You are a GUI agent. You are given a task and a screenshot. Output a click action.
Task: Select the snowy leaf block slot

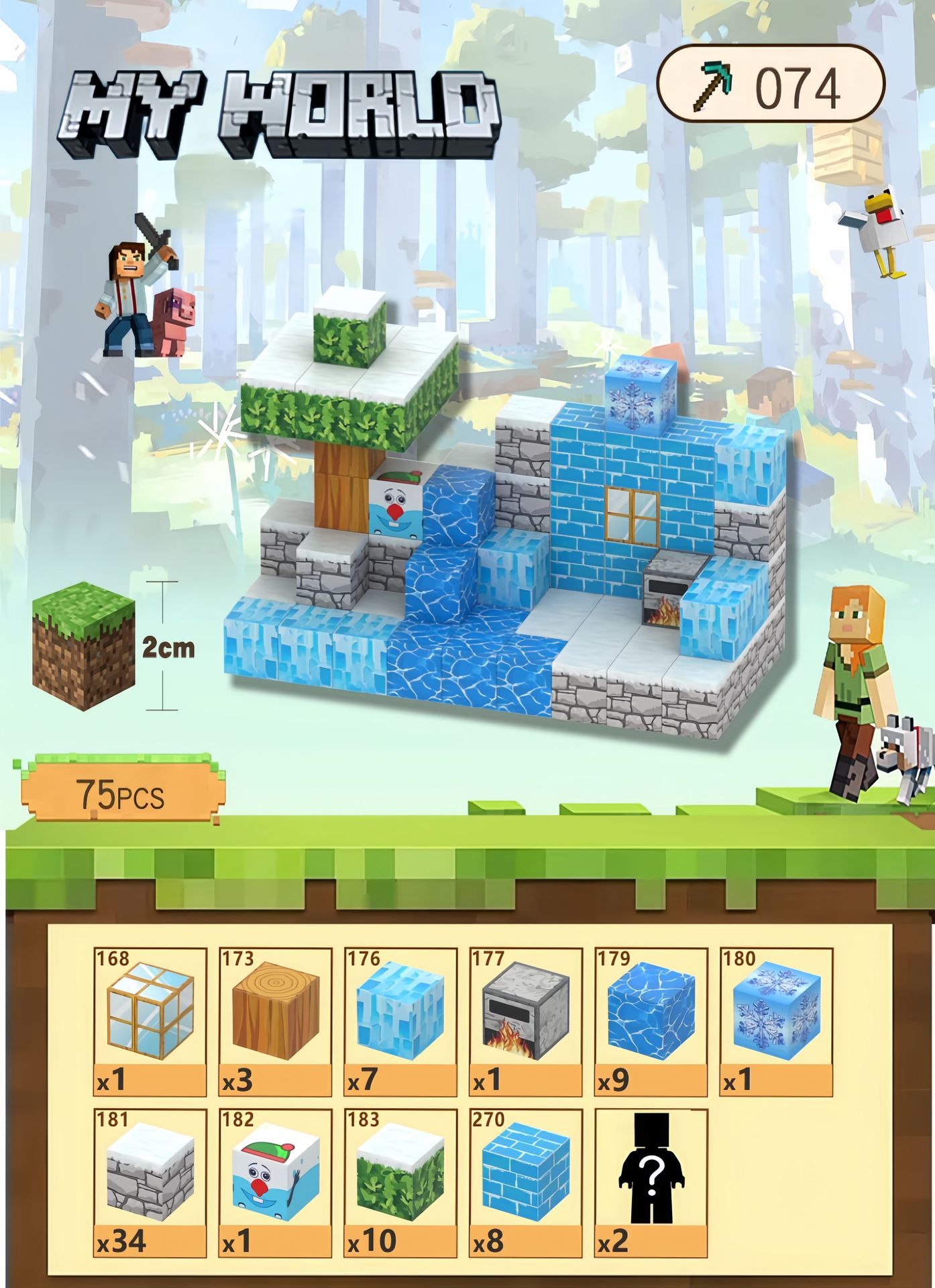pos(400,1183)
